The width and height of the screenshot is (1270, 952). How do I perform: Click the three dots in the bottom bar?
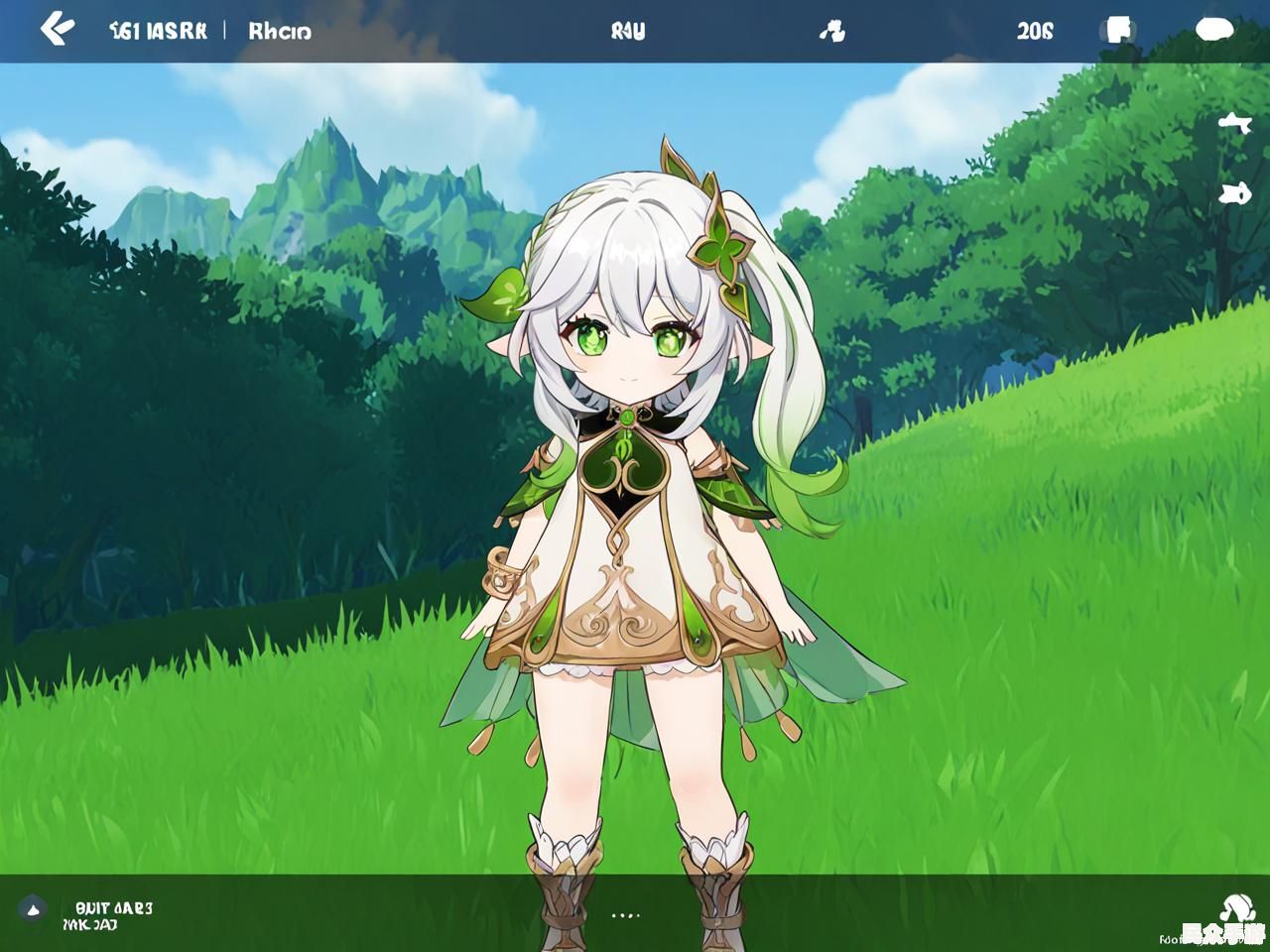625,915
